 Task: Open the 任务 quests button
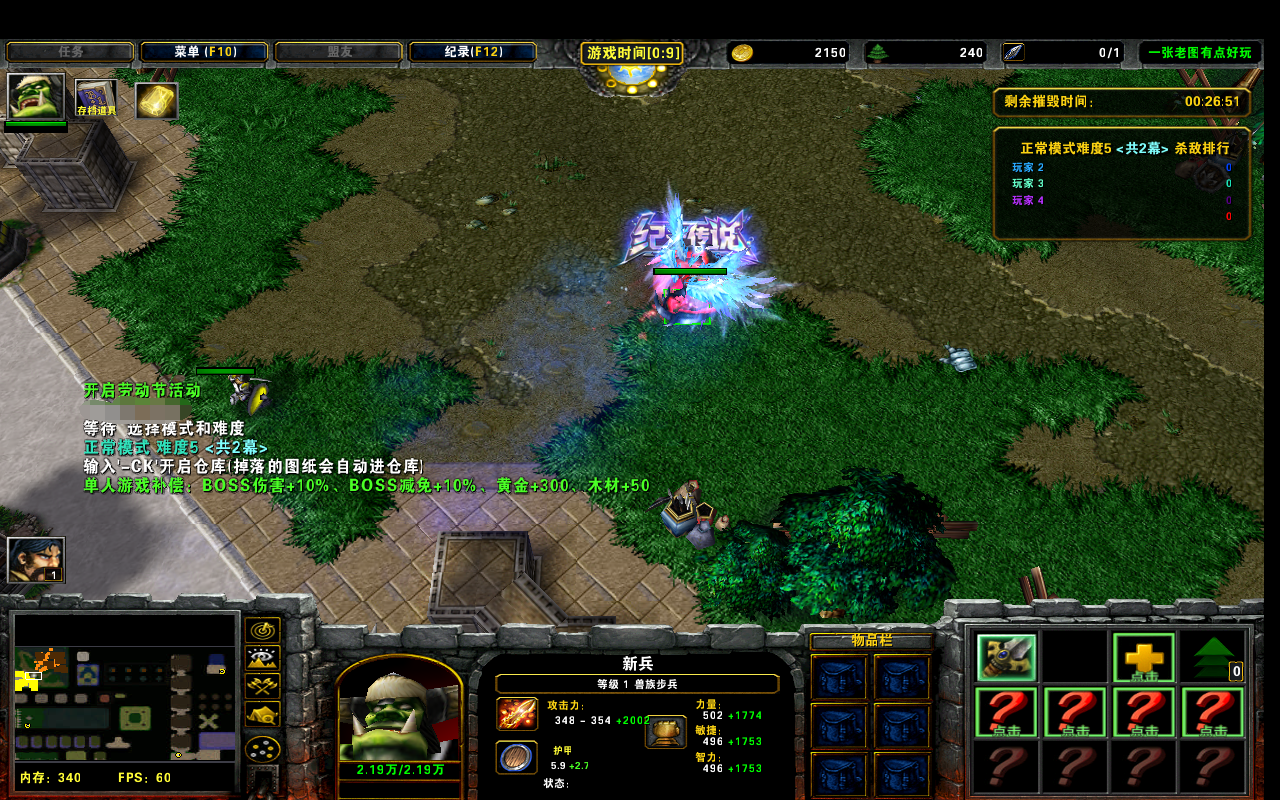pos(70,52)
